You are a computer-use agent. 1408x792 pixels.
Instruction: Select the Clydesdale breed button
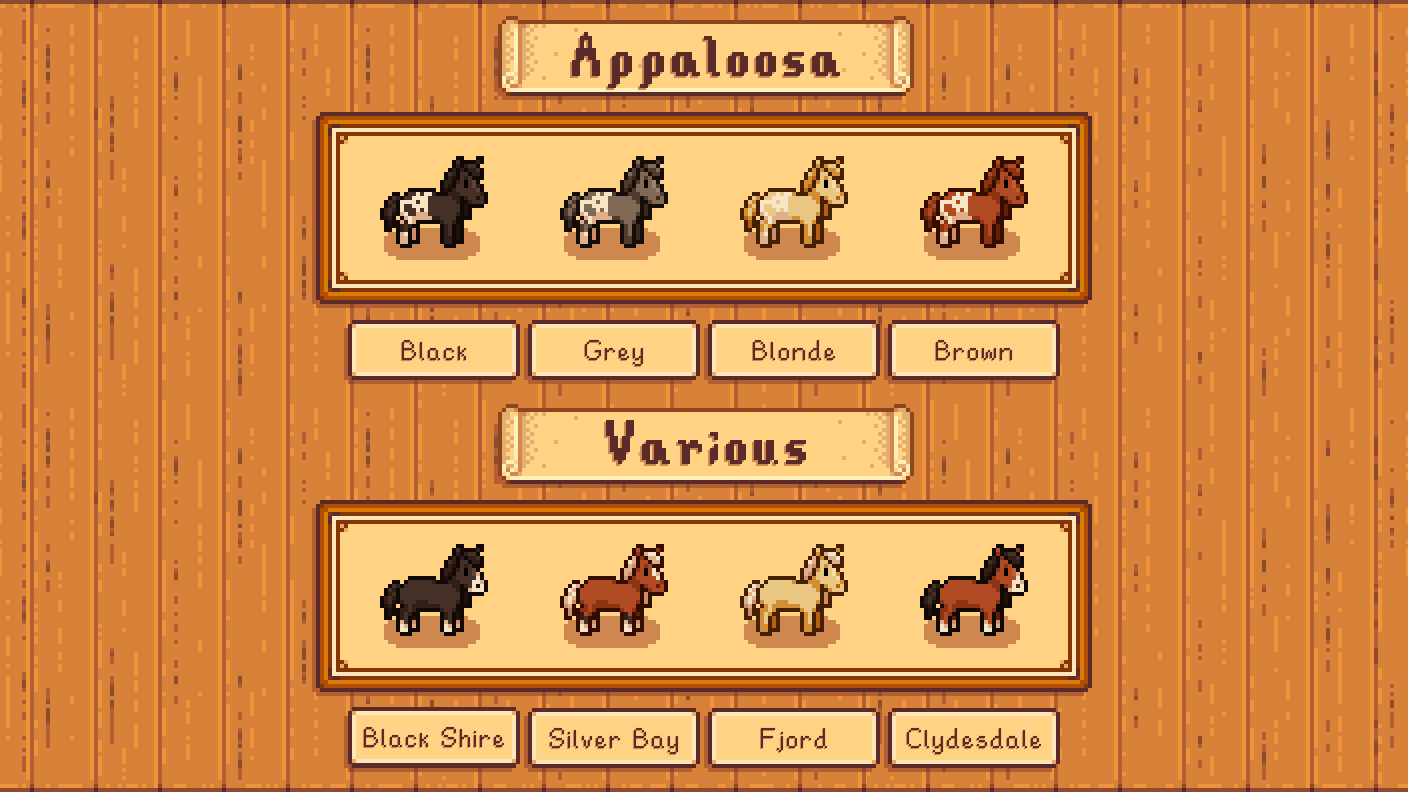click(973, 739)
